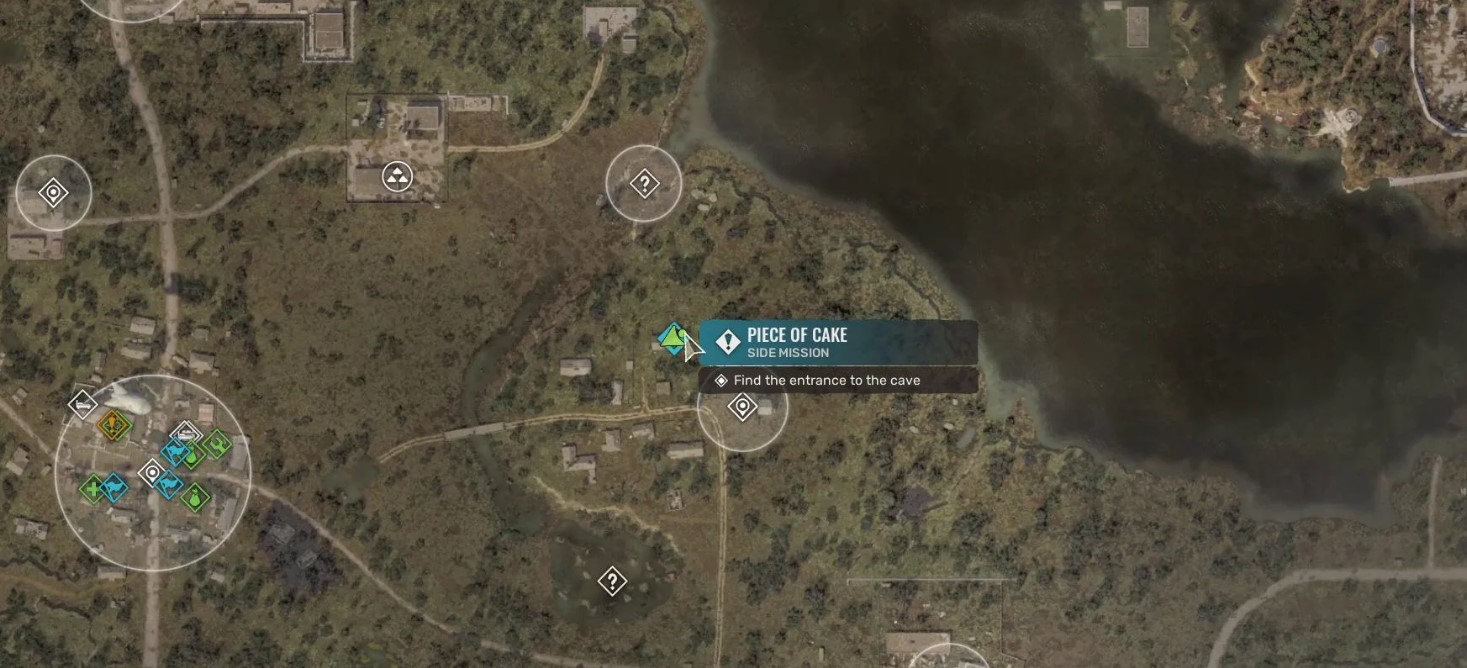1467x668 pixels.
Task: Inspect the uncircled question mark marker in the pond
Action: 612,581
